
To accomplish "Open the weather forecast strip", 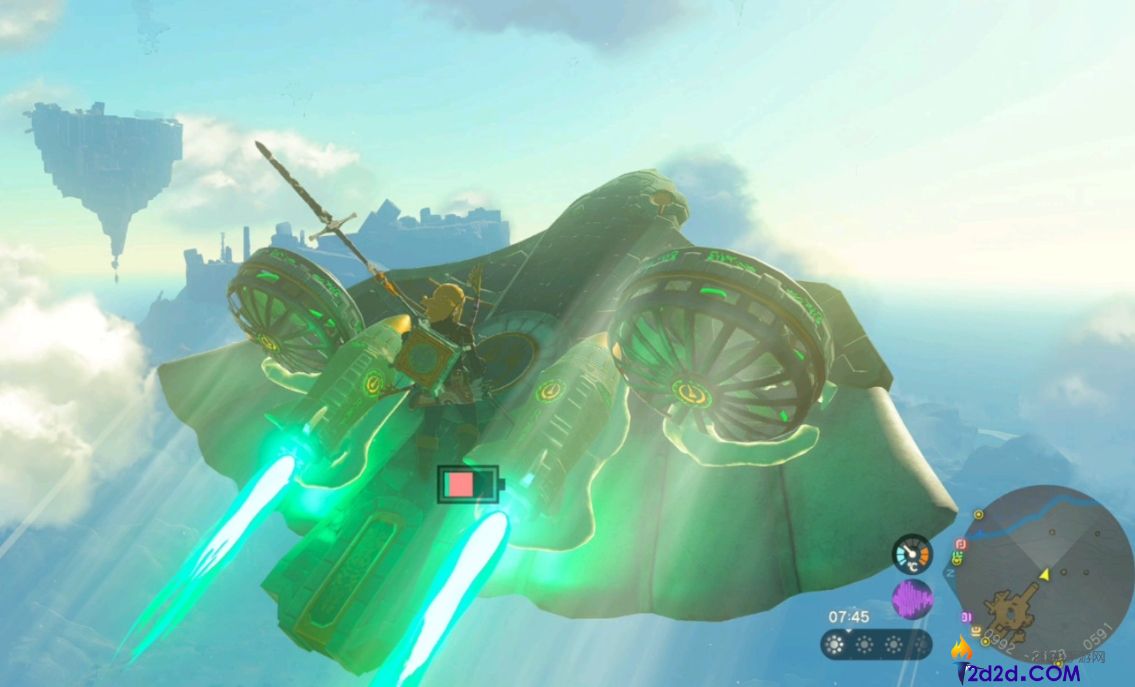I will tap(875, 645).
